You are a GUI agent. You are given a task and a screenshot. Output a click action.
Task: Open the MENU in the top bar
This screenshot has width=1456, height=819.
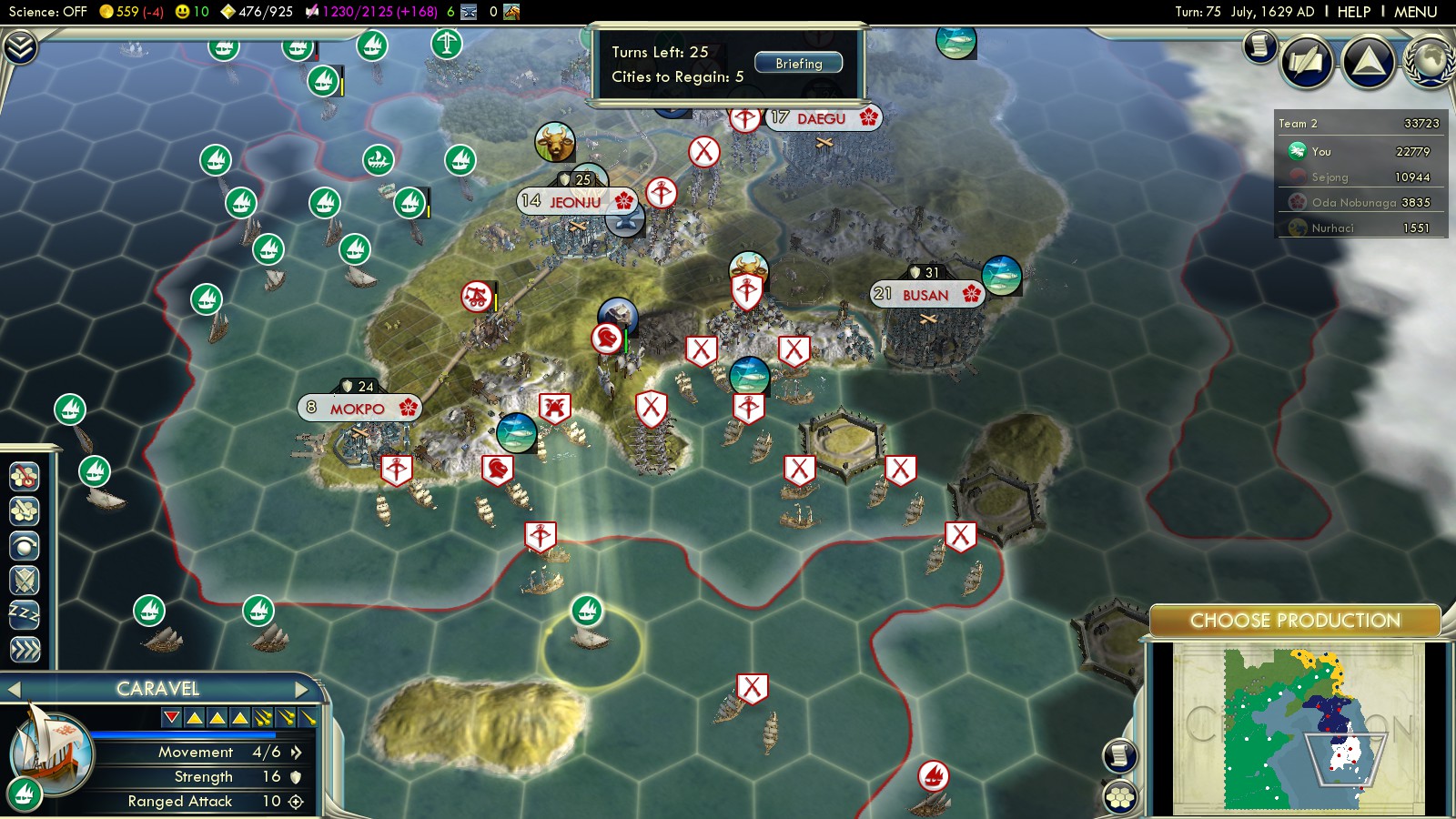pyautogui.click(x=1415, y=12)
